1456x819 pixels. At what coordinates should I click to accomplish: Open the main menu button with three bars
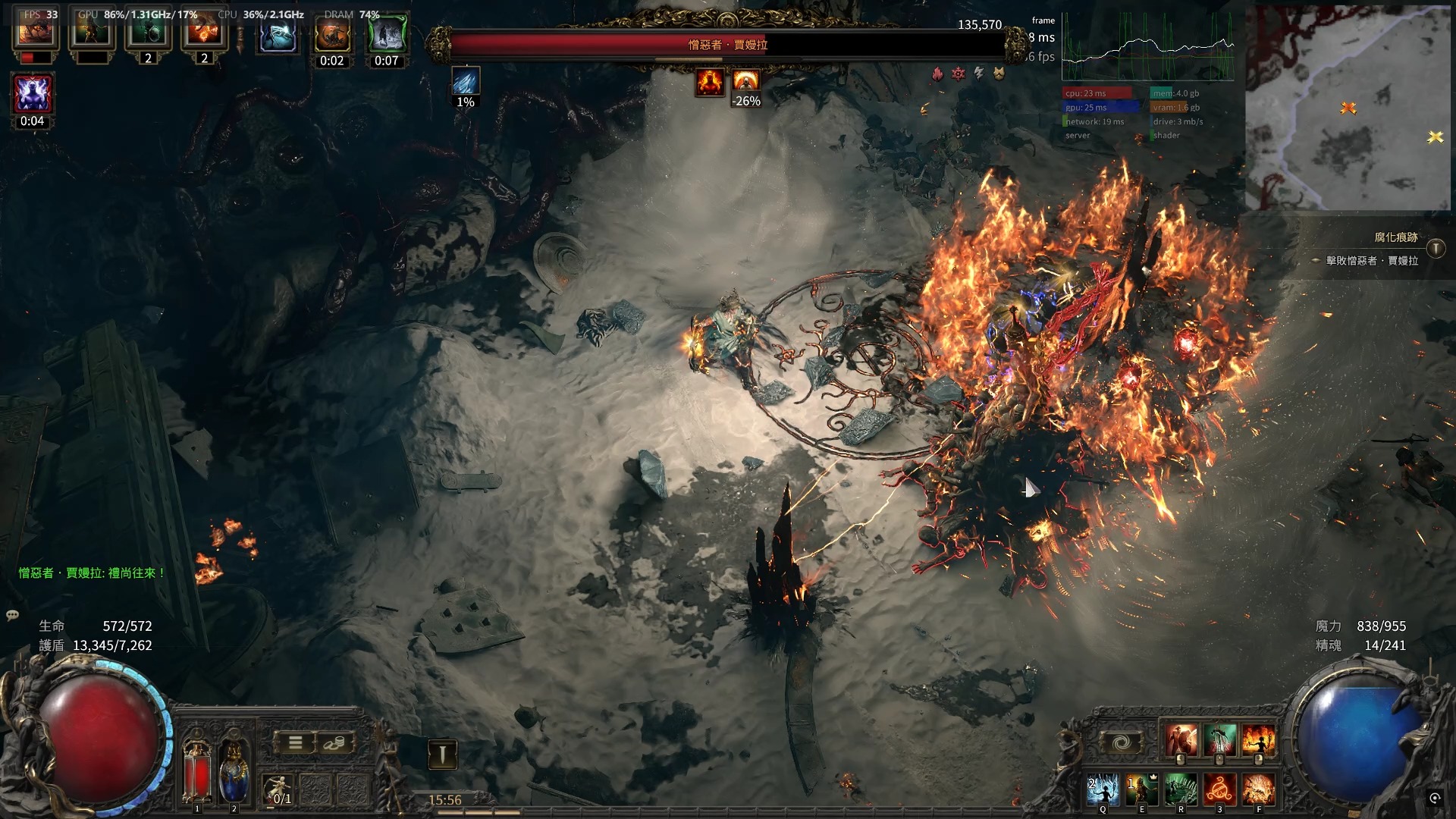point(295,743)
